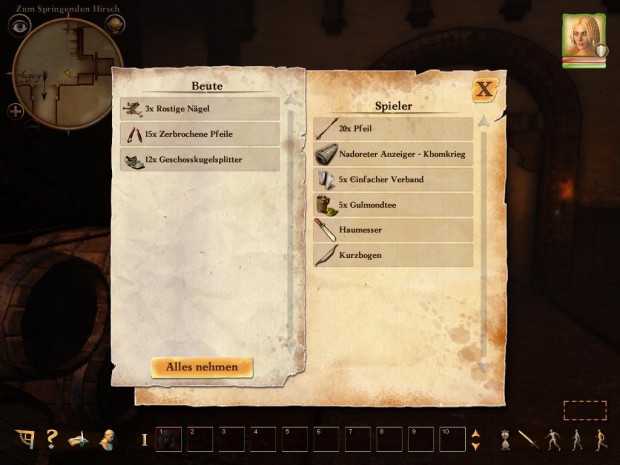The height and width of the screenshot is (465, 620).
Task: Click the hourglass icon in bottom bar
Action: tap(506, 439)
